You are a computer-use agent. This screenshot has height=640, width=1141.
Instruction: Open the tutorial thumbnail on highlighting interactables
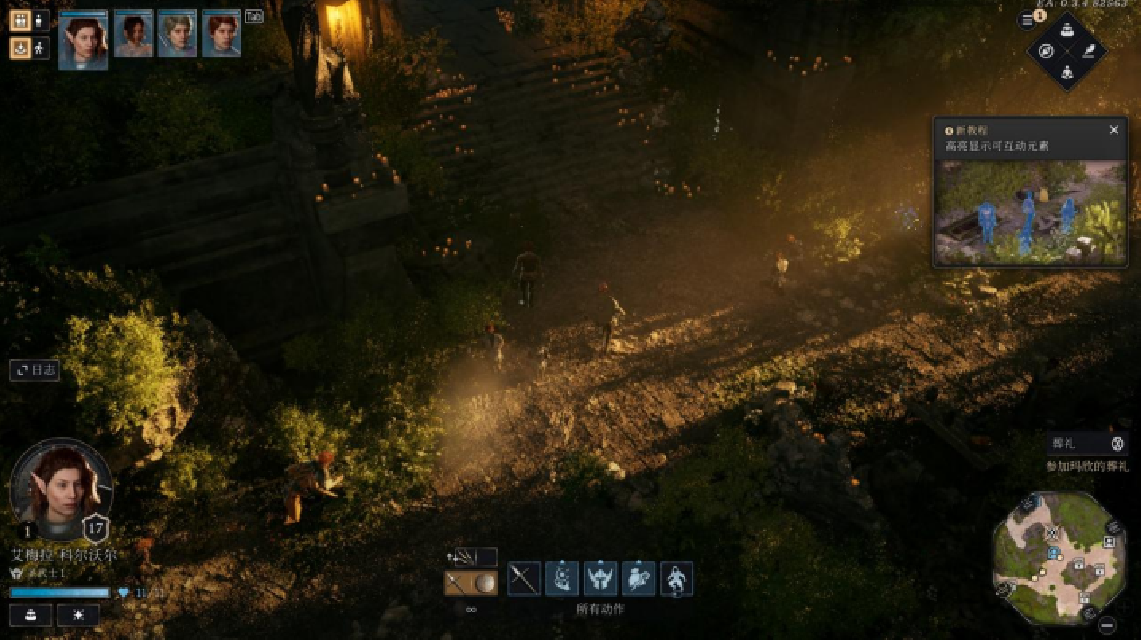1030,211
